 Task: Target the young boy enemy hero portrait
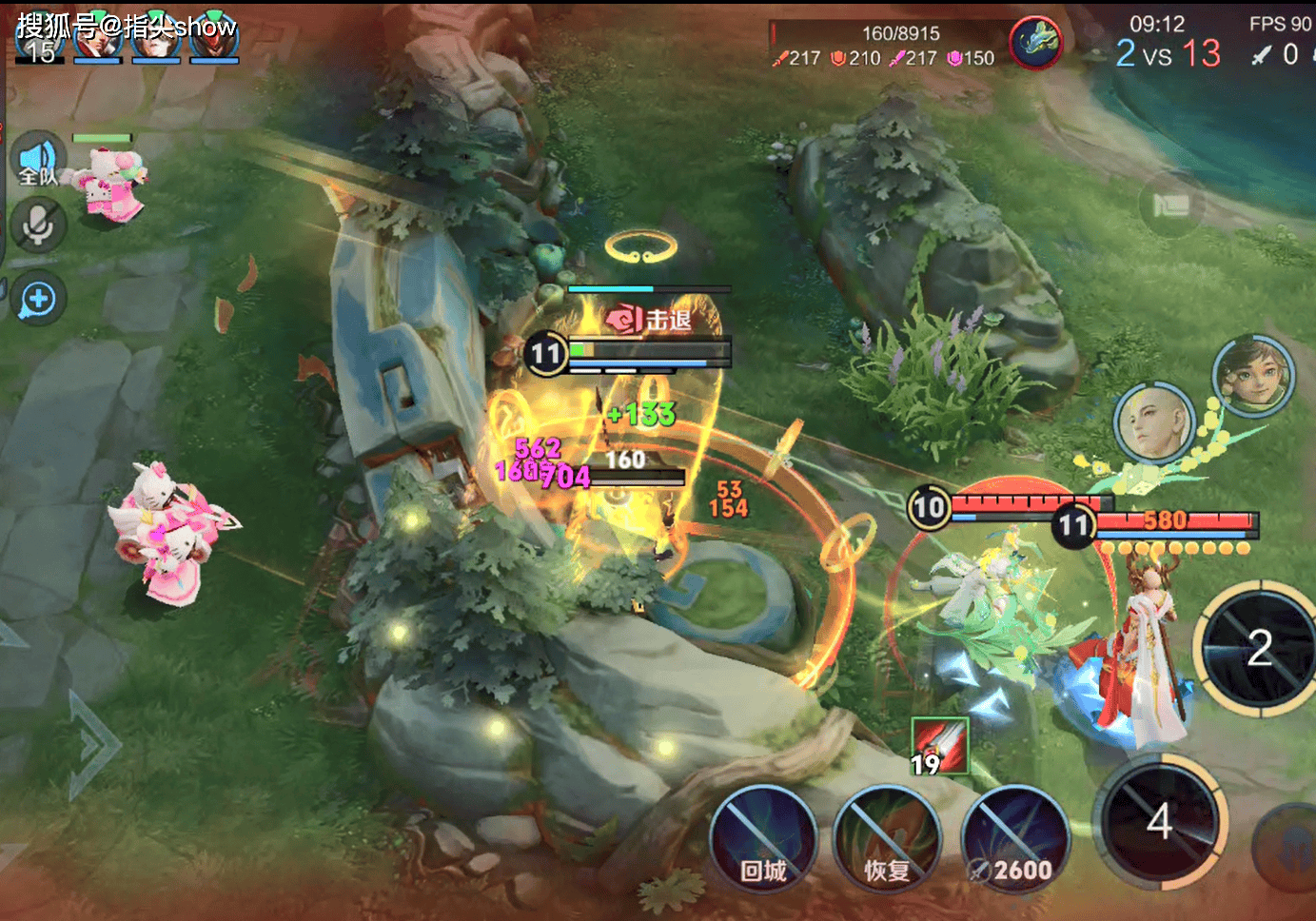[1253, 375]
